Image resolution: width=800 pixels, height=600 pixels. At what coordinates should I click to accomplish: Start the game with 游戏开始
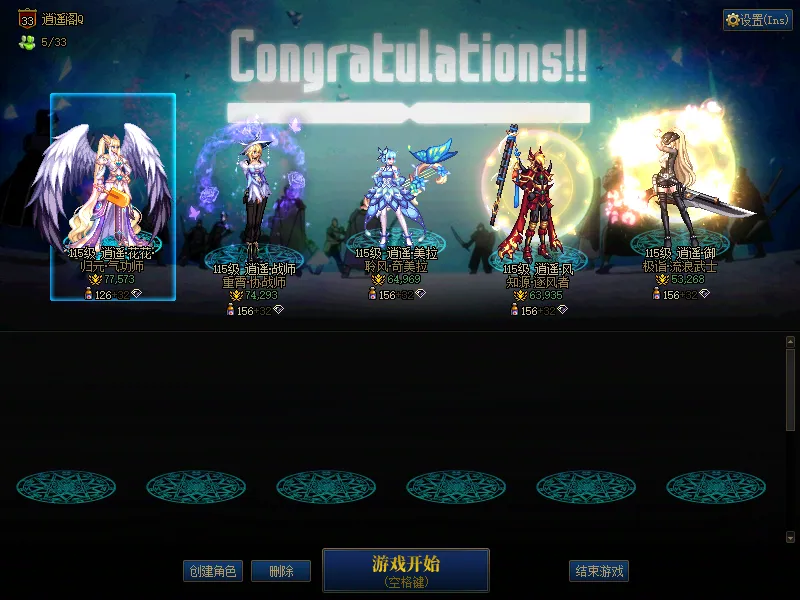(405, 569)
